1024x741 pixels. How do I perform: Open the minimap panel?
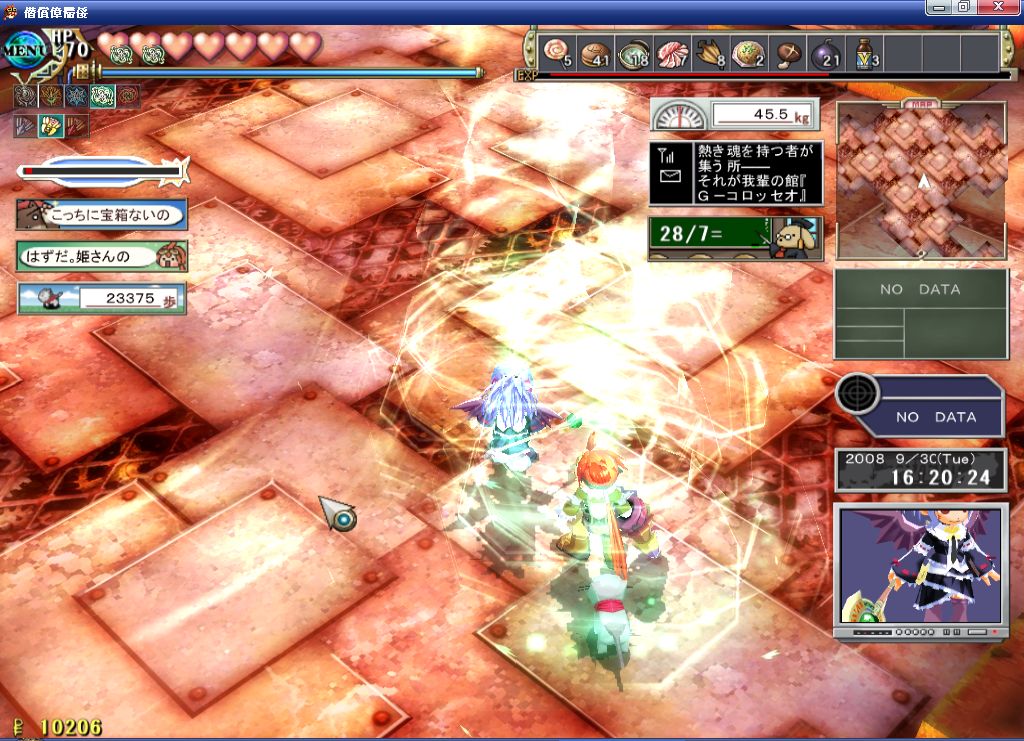[921, 181]
